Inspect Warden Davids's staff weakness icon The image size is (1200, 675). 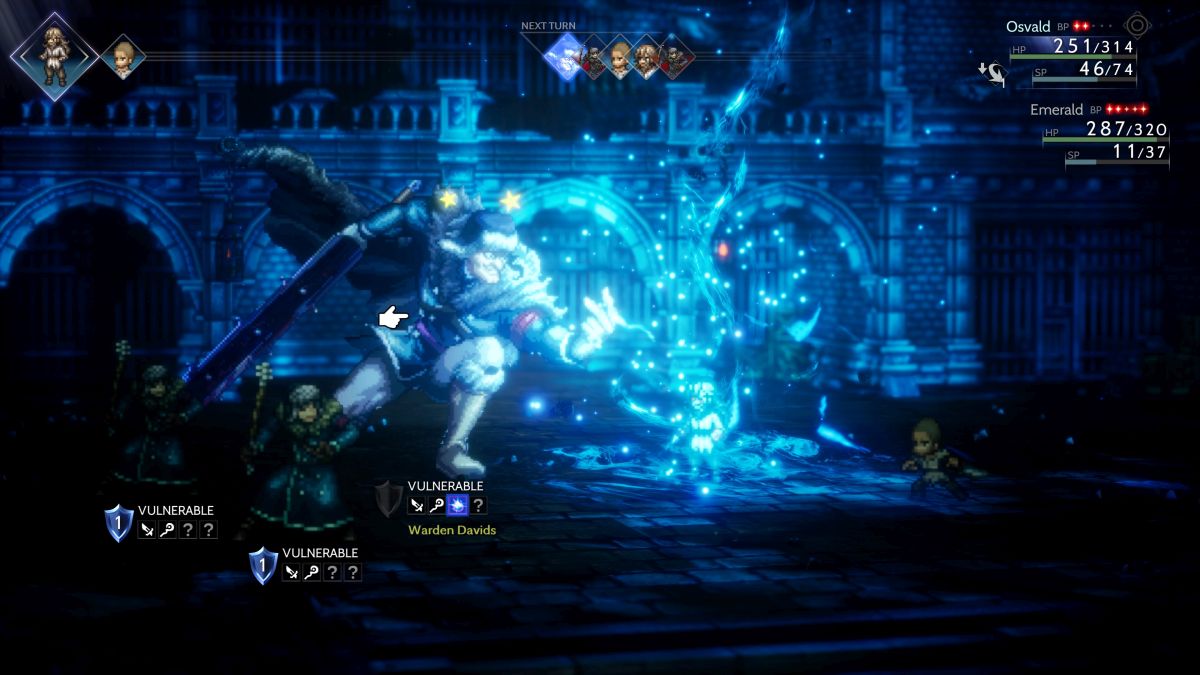pos(437,505)
